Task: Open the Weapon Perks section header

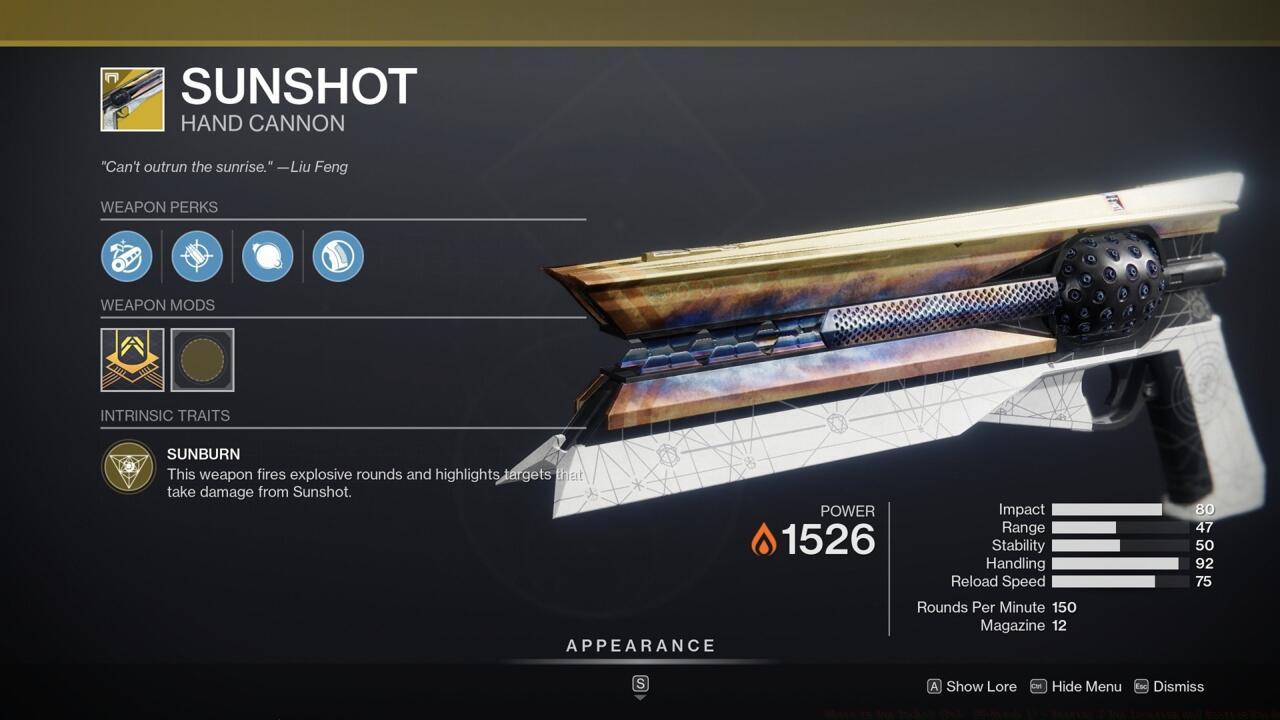Action: [x=160, y=207]
